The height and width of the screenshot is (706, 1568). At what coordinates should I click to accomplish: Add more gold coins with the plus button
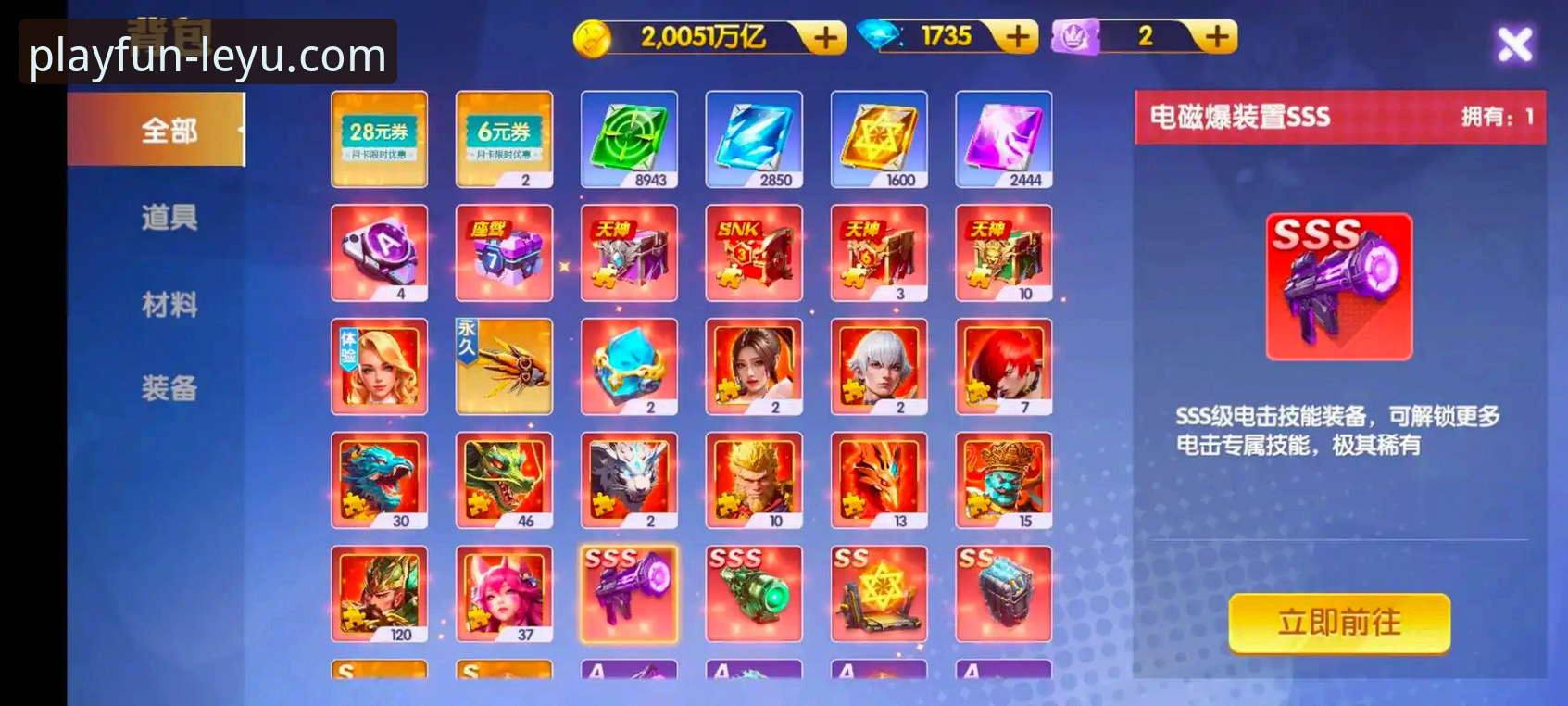point(824,37)
